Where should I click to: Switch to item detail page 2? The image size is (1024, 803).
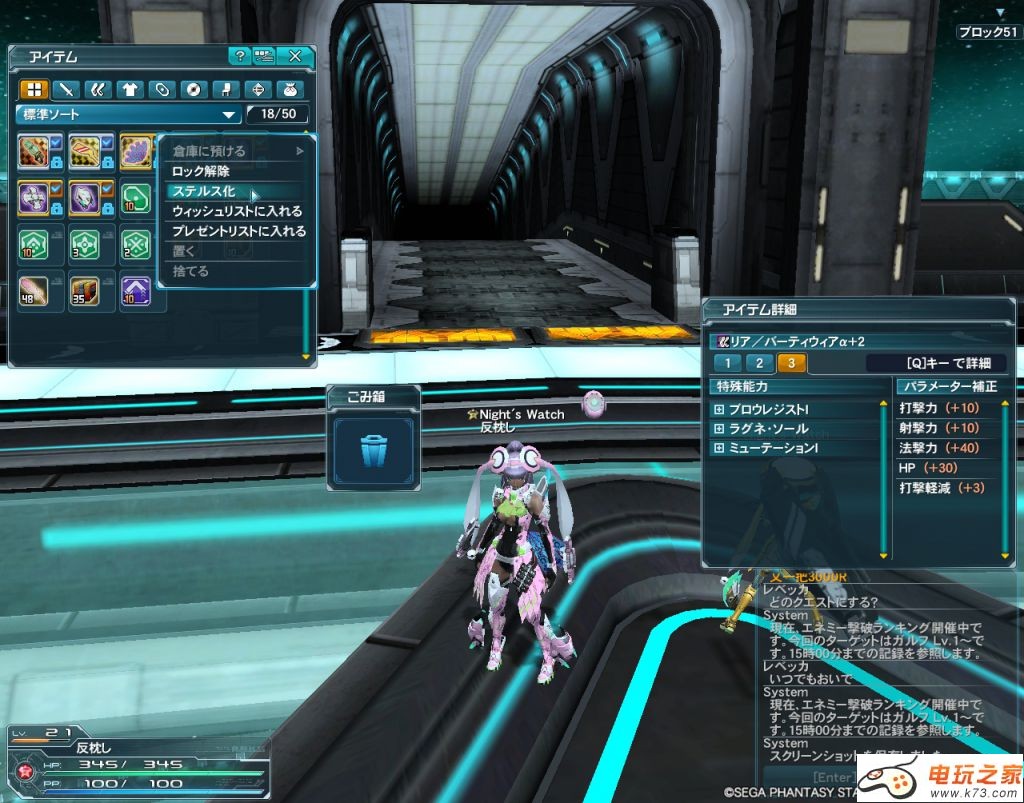[x=760, y=363]
